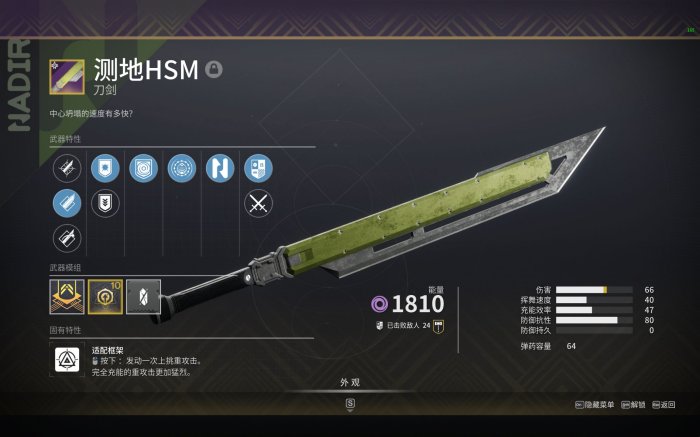Inspect the concentric shield perk

pos(143,168)
